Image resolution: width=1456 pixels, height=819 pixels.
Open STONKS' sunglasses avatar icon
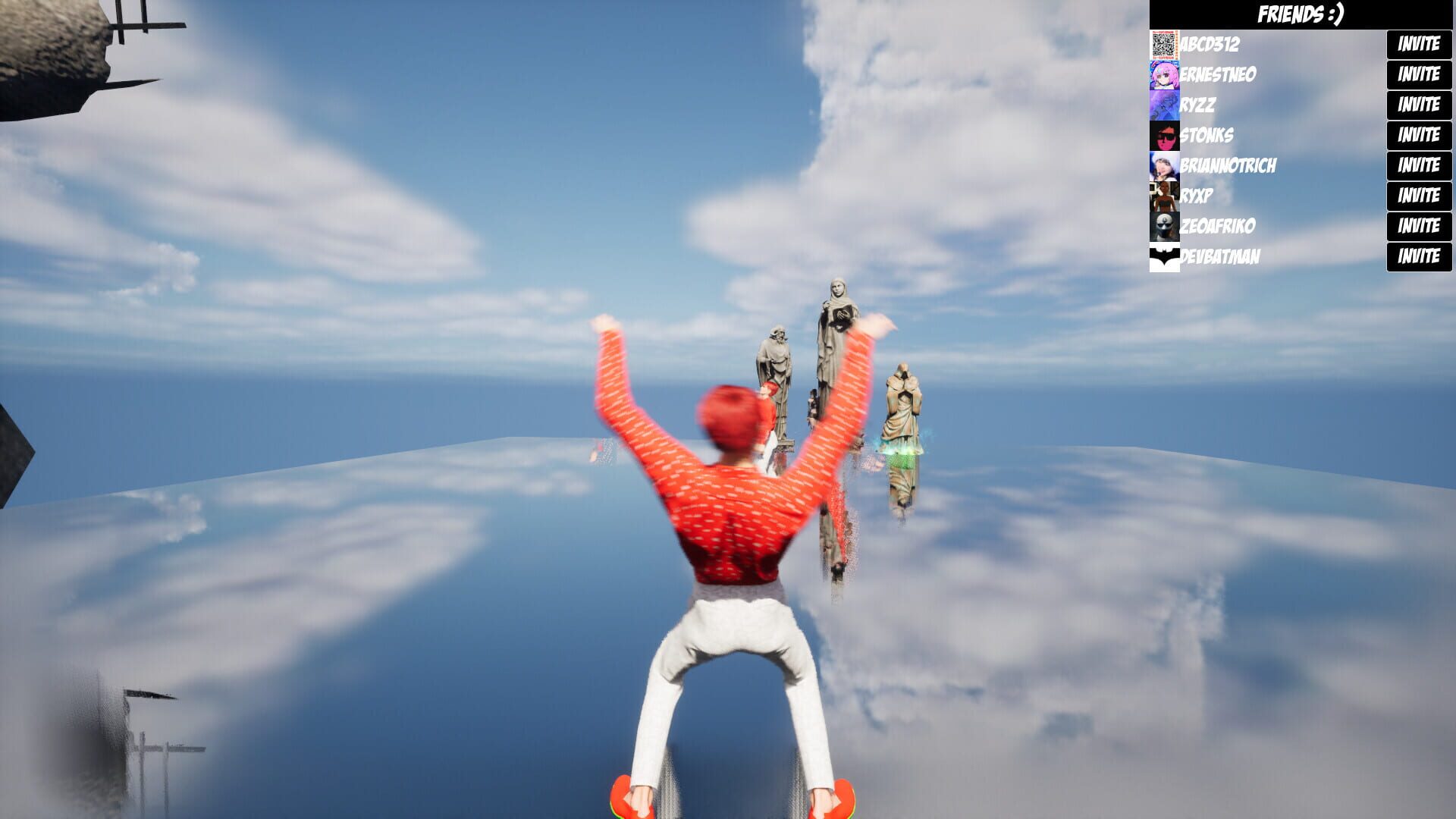1164,136
